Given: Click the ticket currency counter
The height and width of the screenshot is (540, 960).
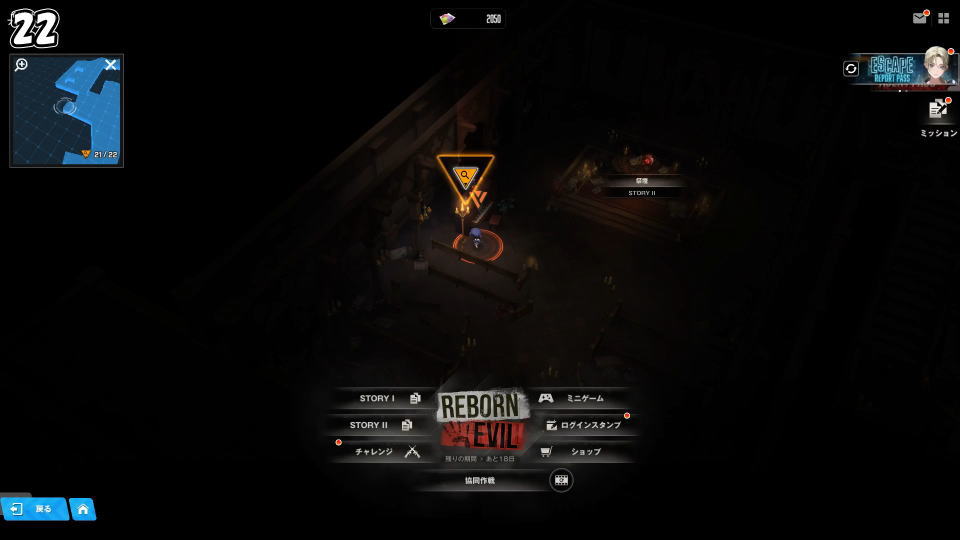Looking at the screenshot, I should [x=468, y=19].
